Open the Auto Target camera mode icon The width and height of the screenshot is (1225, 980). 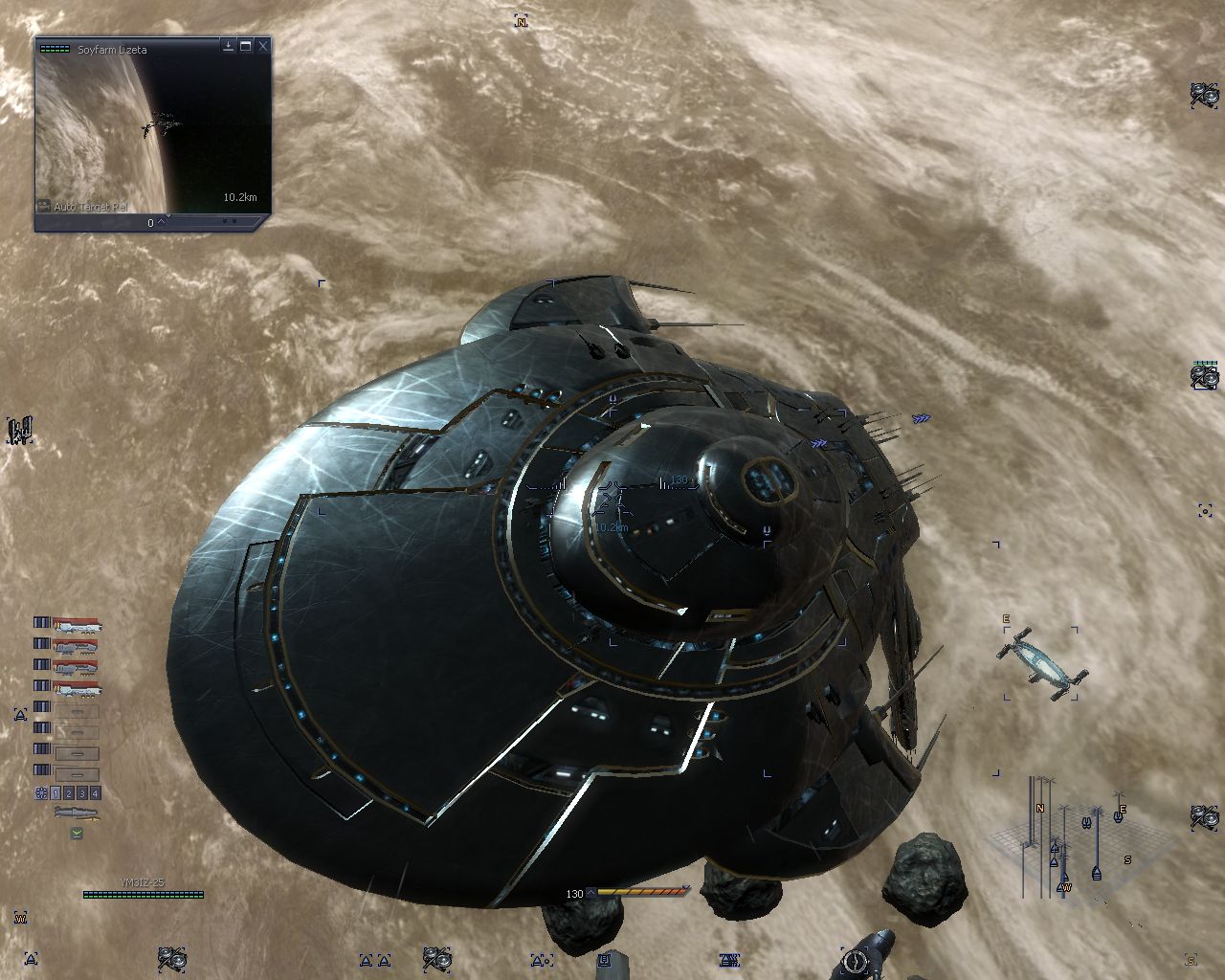[x=44, y=206]
